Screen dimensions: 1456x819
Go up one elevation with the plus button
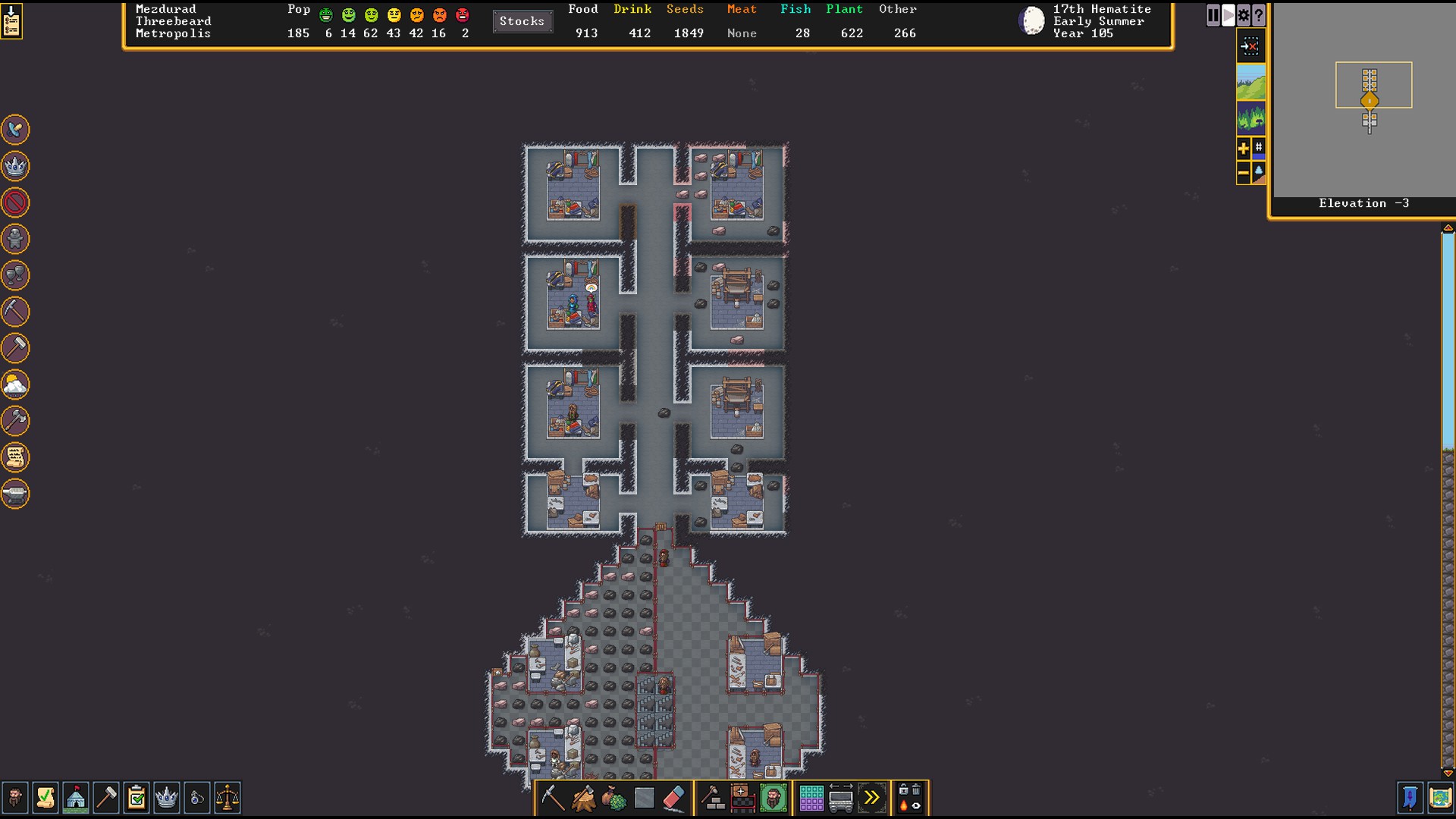click(x=1243, y=149)
